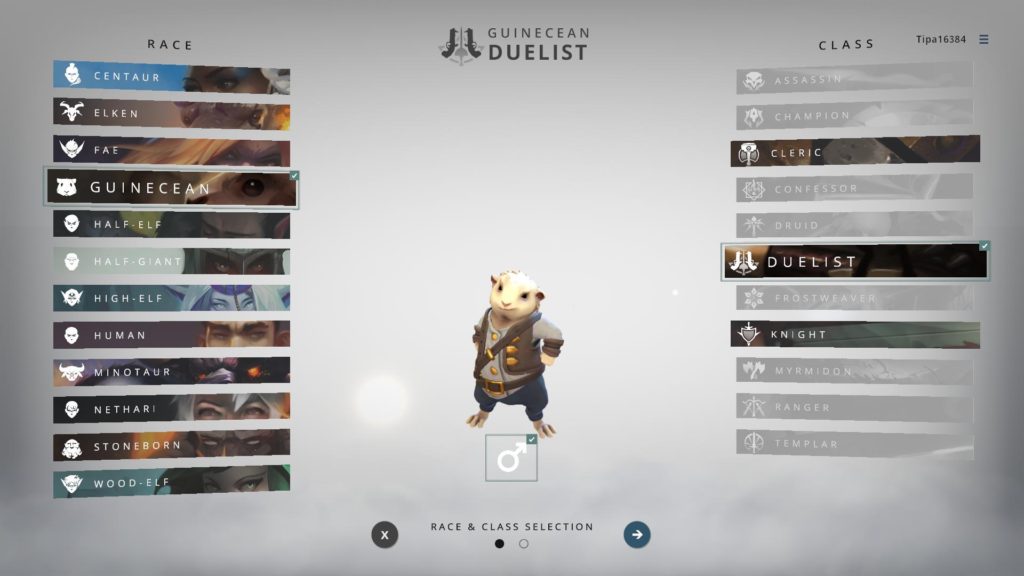The width and height of the screenshot is (1024, 576).
Task: Choose the Half-Giant race
Action: click(171, 262)
